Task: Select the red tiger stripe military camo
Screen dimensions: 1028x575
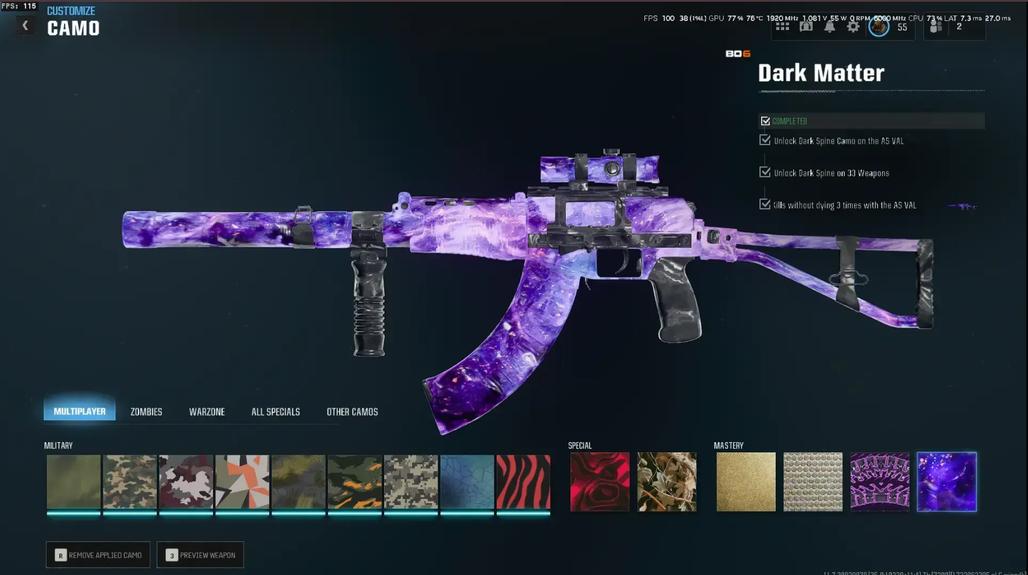Action: [524, 482]
